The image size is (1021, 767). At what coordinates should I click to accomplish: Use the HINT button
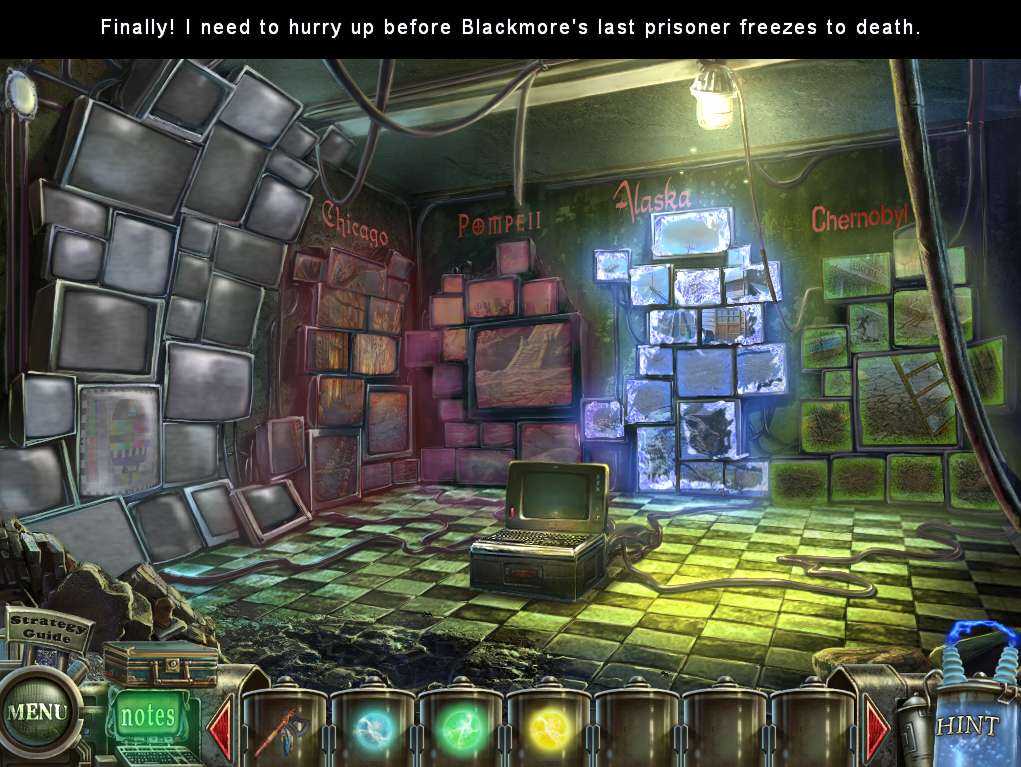(966, 725)
